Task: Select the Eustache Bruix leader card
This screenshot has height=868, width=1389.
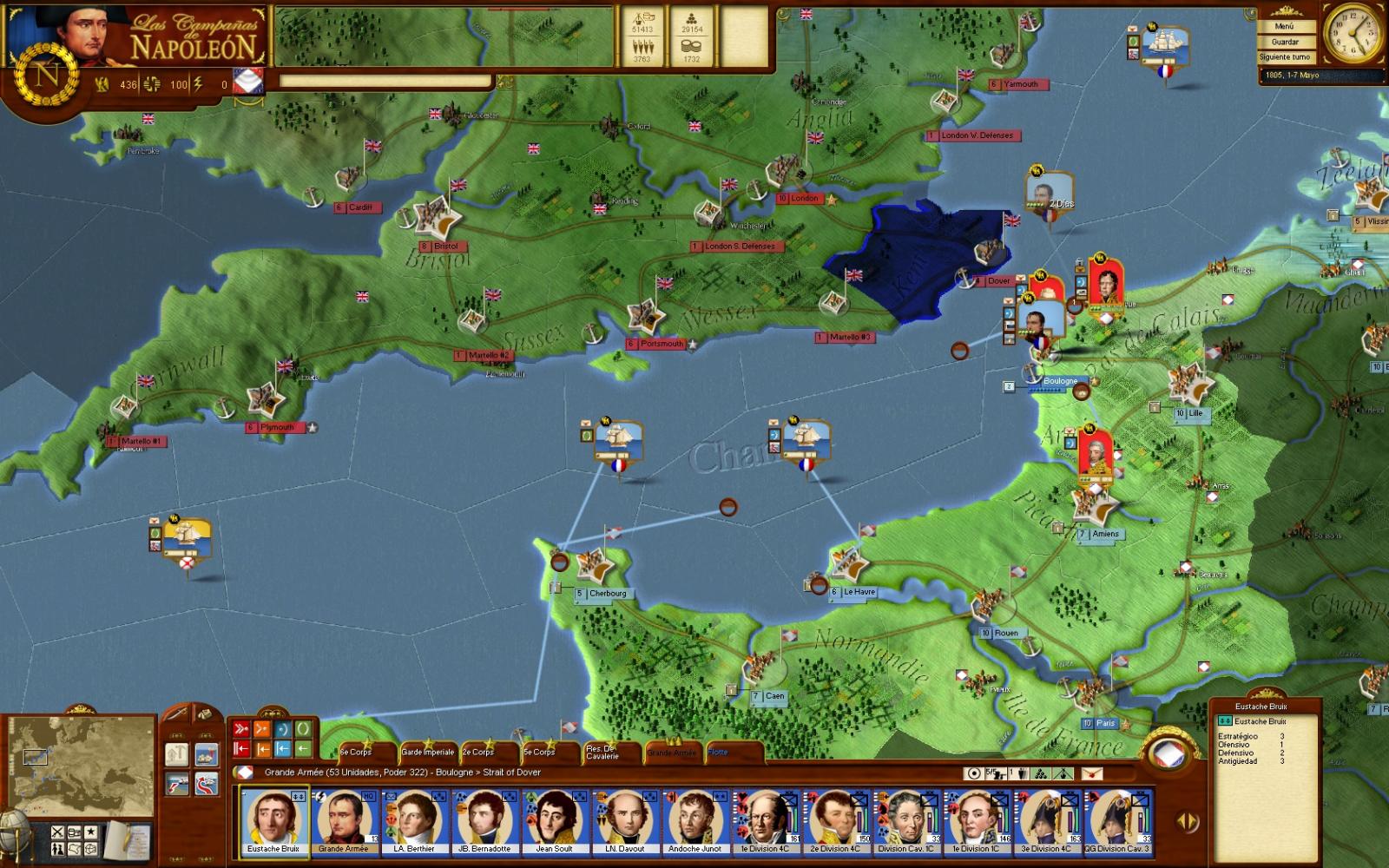Action: pos(274,821)
